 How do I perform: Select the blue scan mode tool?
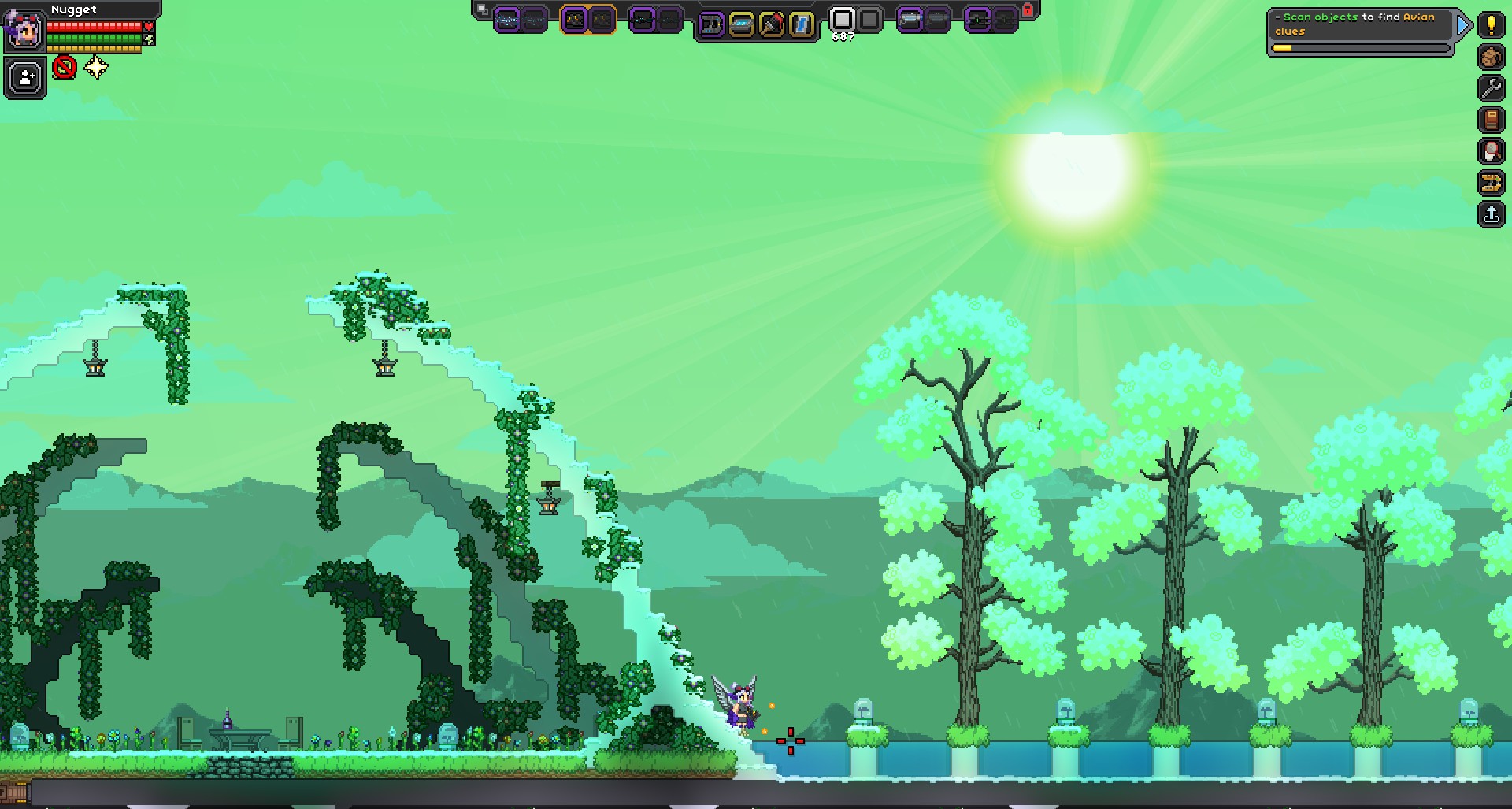pyautogui.click(x=801, y=24)
